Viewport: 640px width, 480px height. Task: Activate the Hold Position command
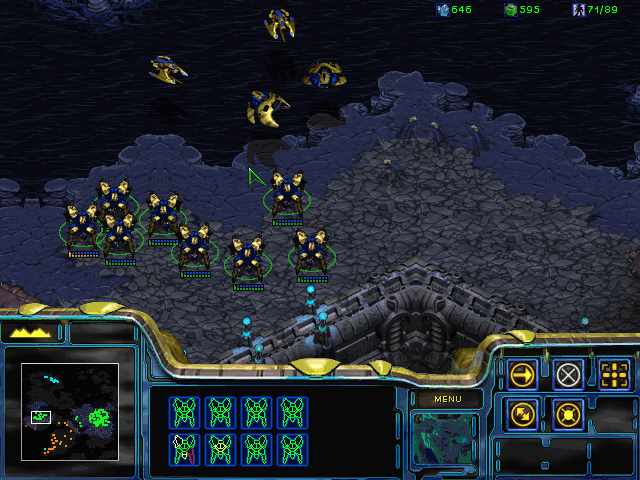pos(569,412)
